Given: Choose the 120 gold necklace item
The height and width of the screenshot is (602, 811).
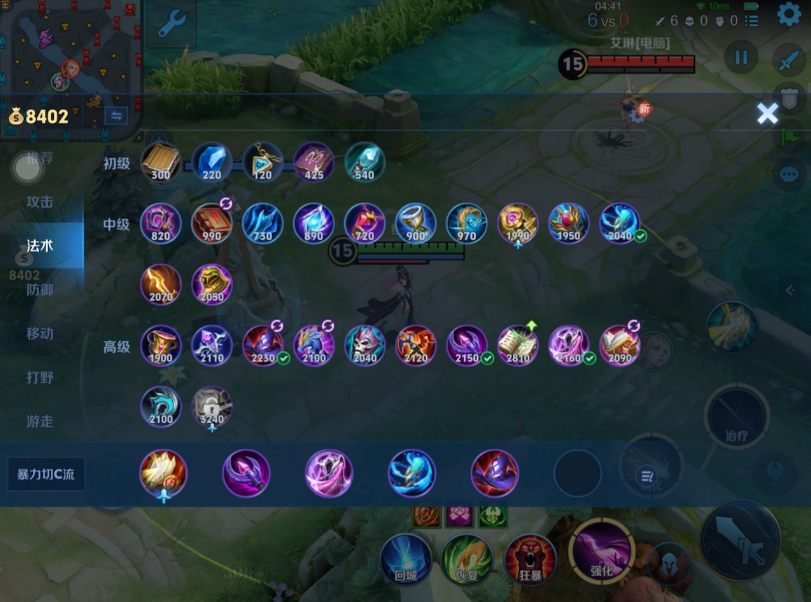Looking at the screenshot, I should [x=263, y=161].
